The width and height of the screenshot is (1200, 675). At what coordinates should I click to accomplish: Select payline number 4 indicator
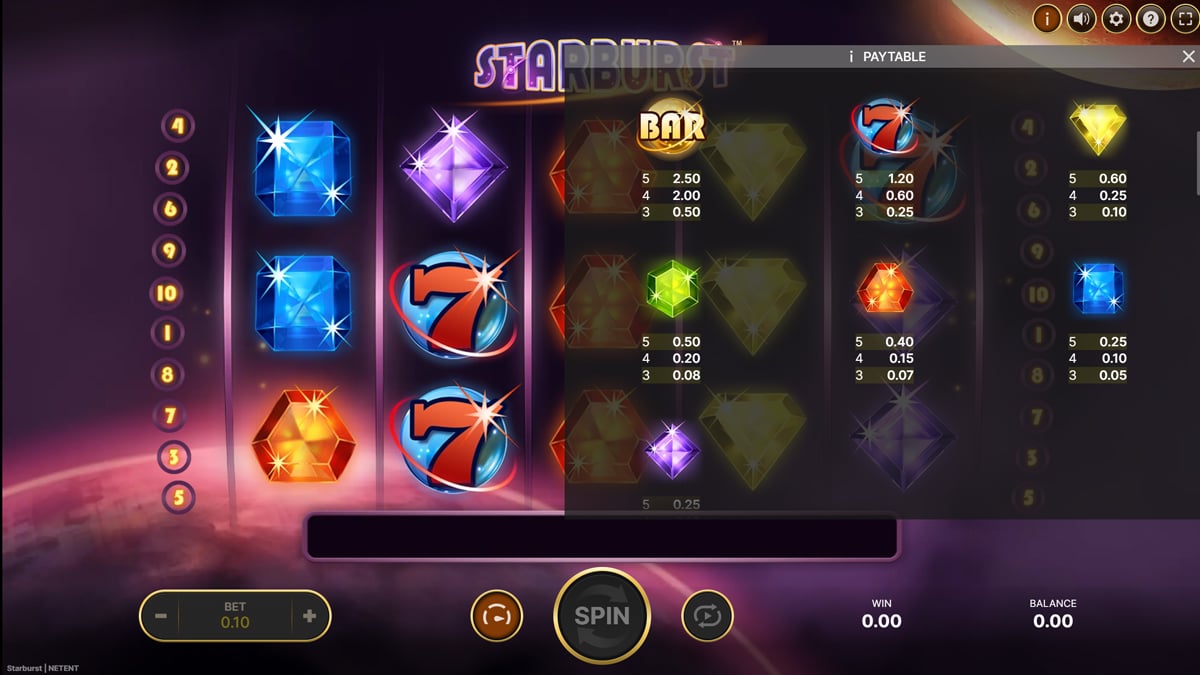[178, 126]
